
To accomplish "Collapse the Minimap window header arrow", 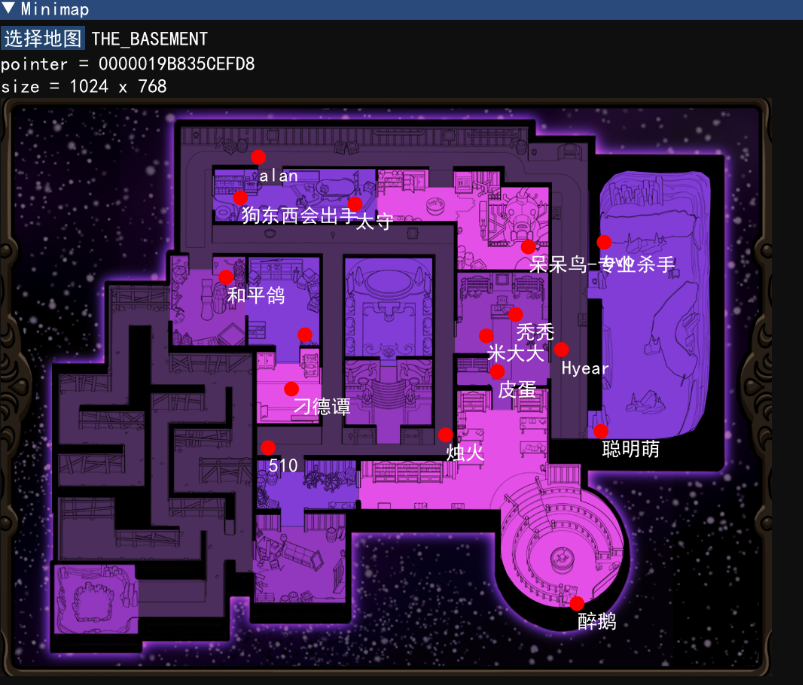I will [9, 9].
